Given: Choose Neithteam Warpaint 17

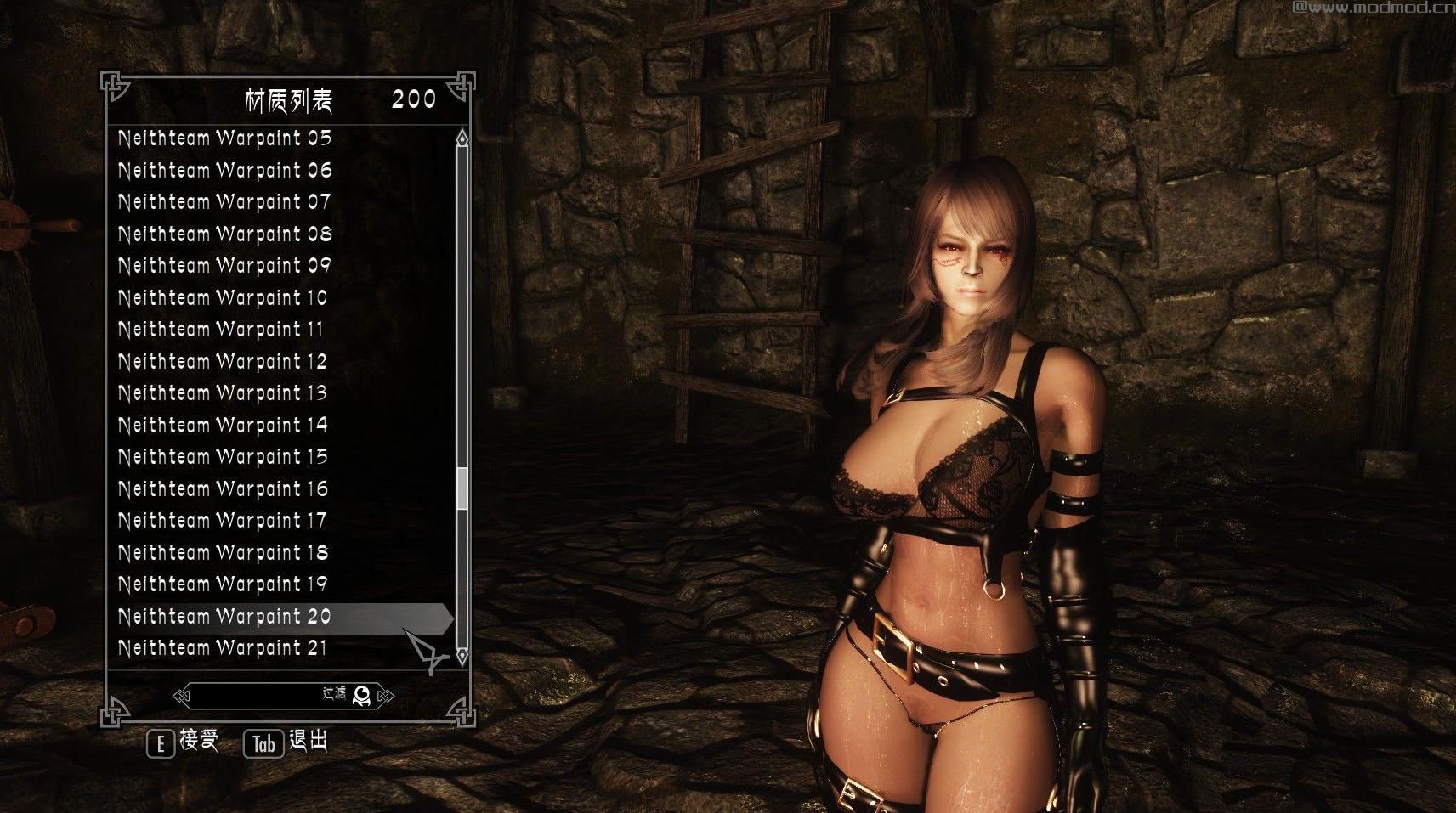Looking at the screenshot, I should (223, 521).
